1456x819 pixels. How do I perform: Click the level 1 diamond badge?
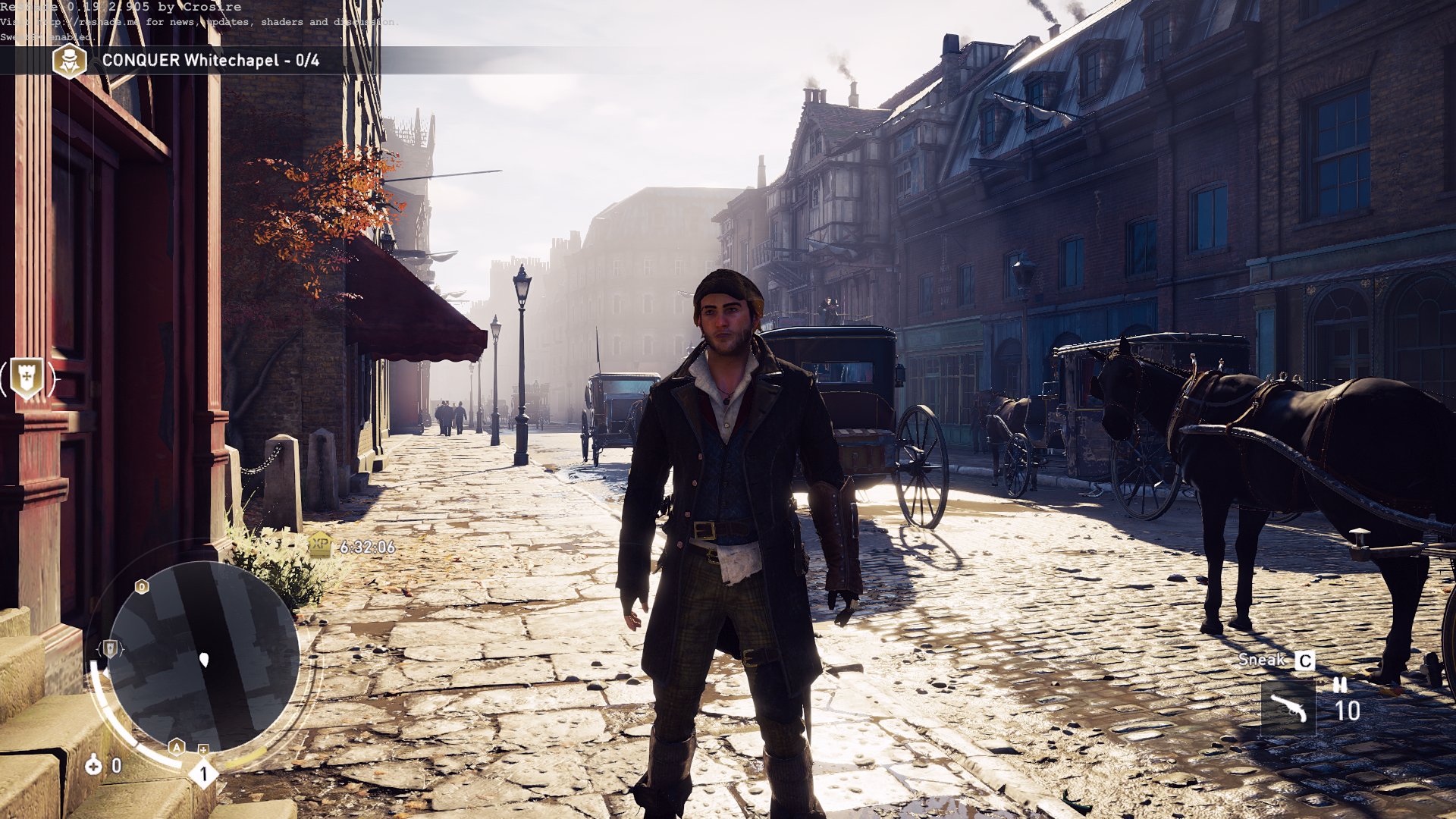coord(203,774)
